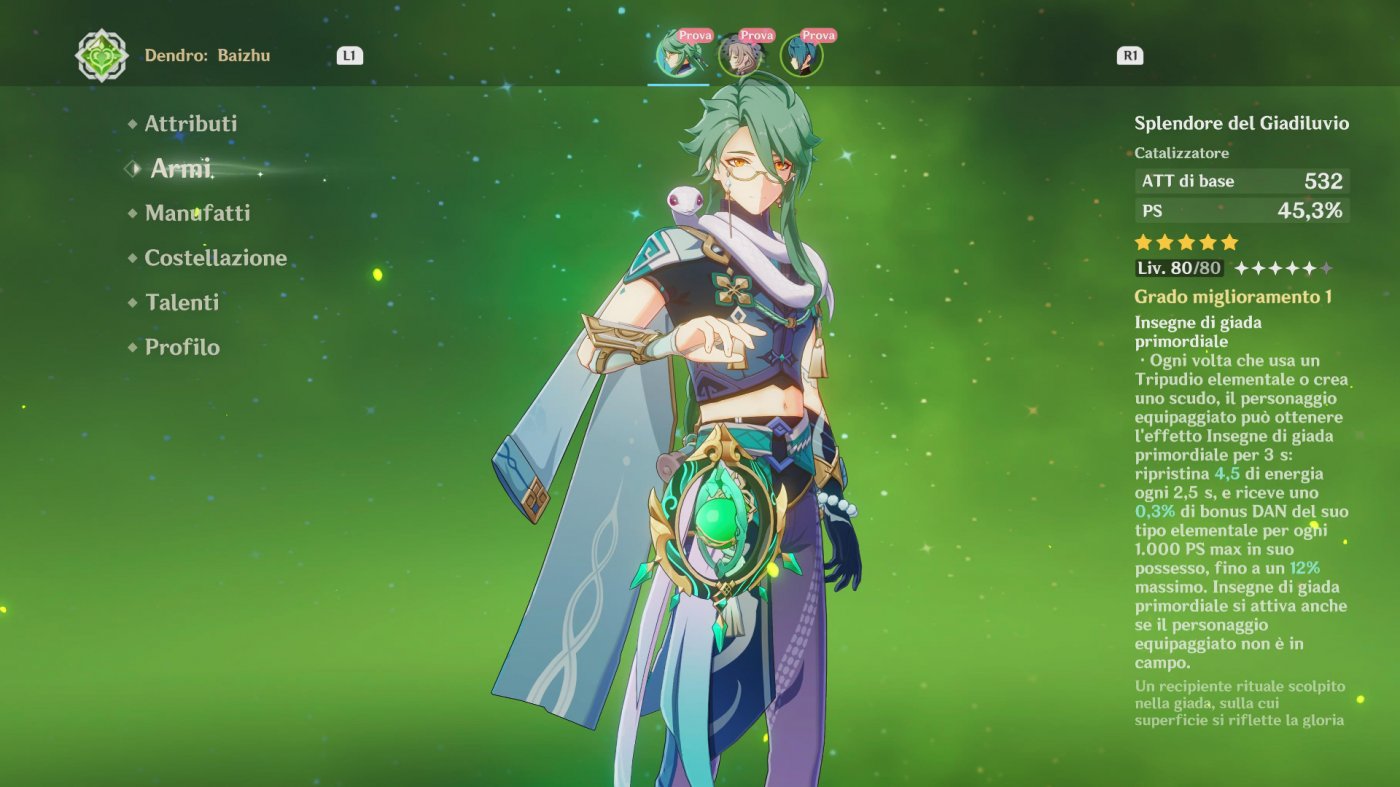This screenshot has width=1400, height=787.
Task: Open the Profilo section
Action: click(x=181, y=347)
